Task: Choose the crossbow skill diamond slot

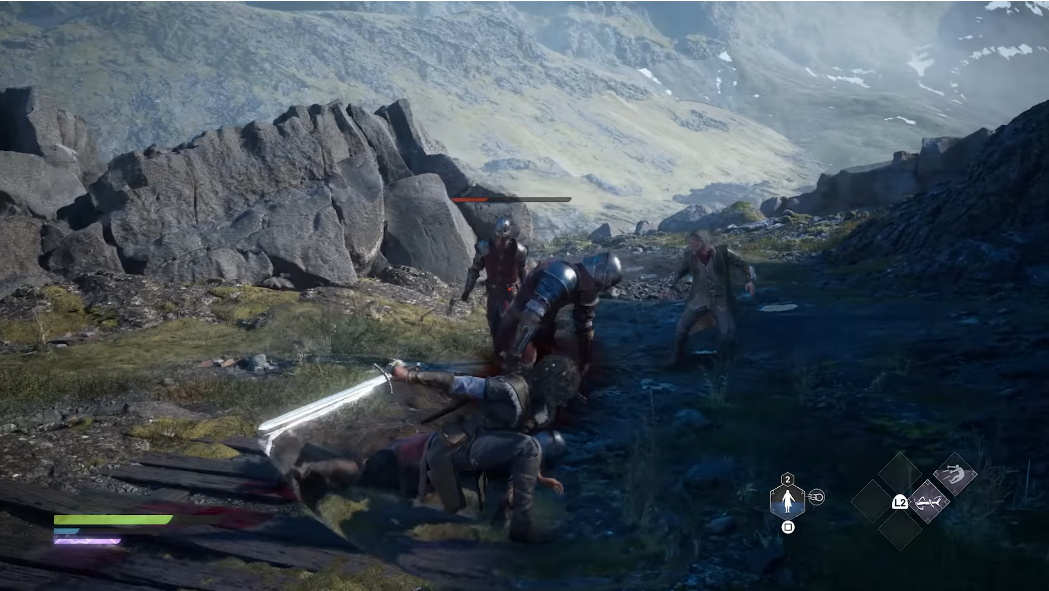Action: [928, 500]
